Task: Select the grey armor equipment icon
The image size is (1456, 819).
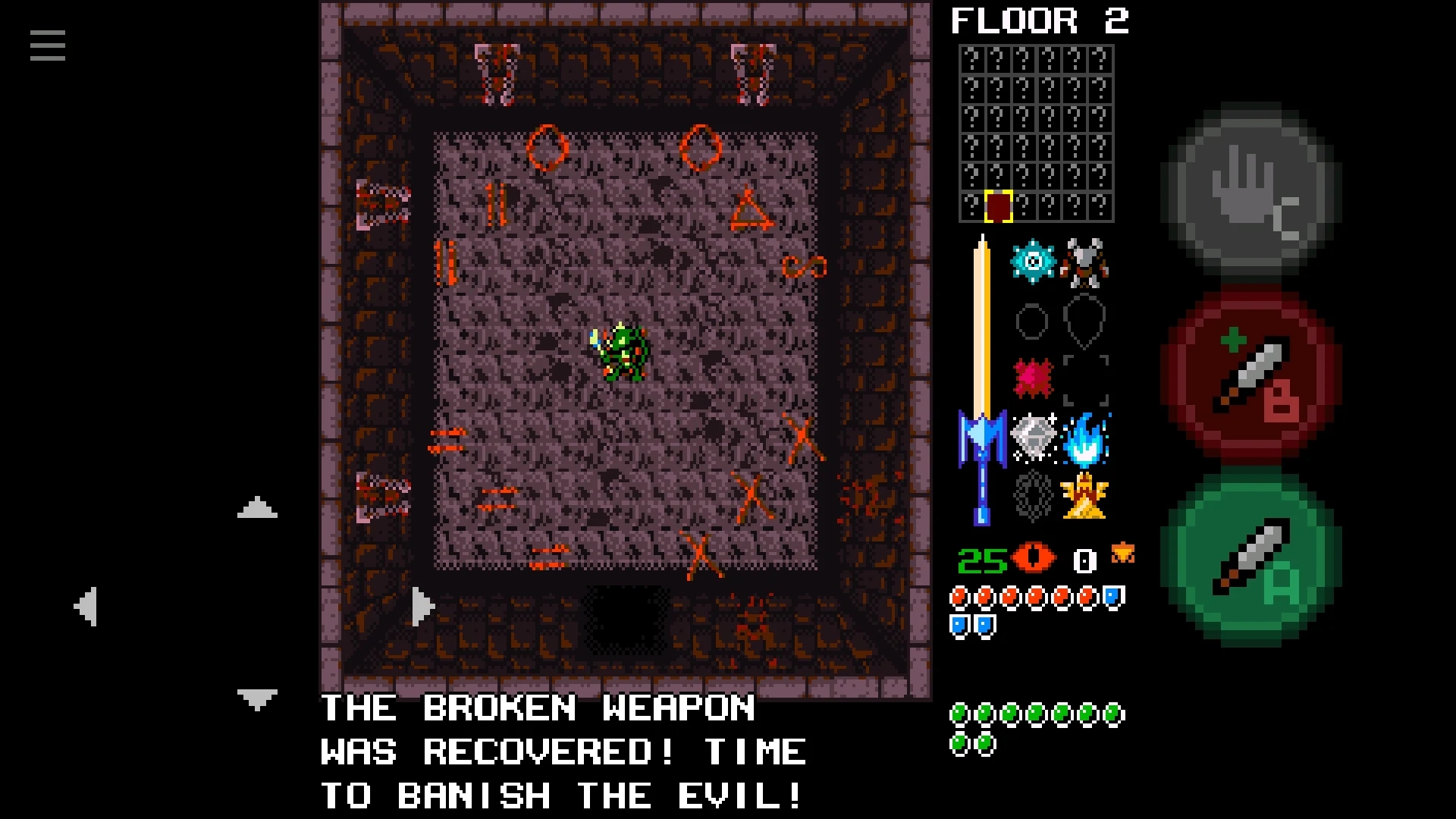Action: point(1084,262)
